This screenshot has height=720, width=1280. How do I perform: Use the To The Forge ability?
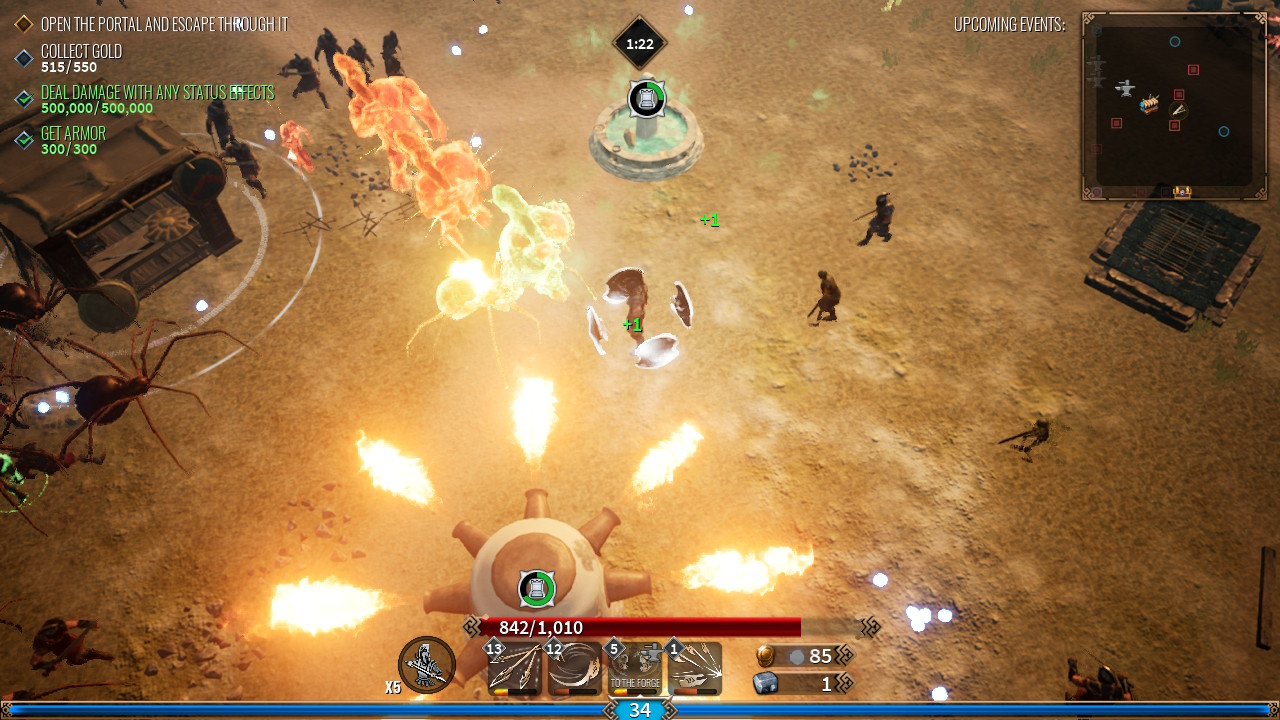(x=635, y=669)
